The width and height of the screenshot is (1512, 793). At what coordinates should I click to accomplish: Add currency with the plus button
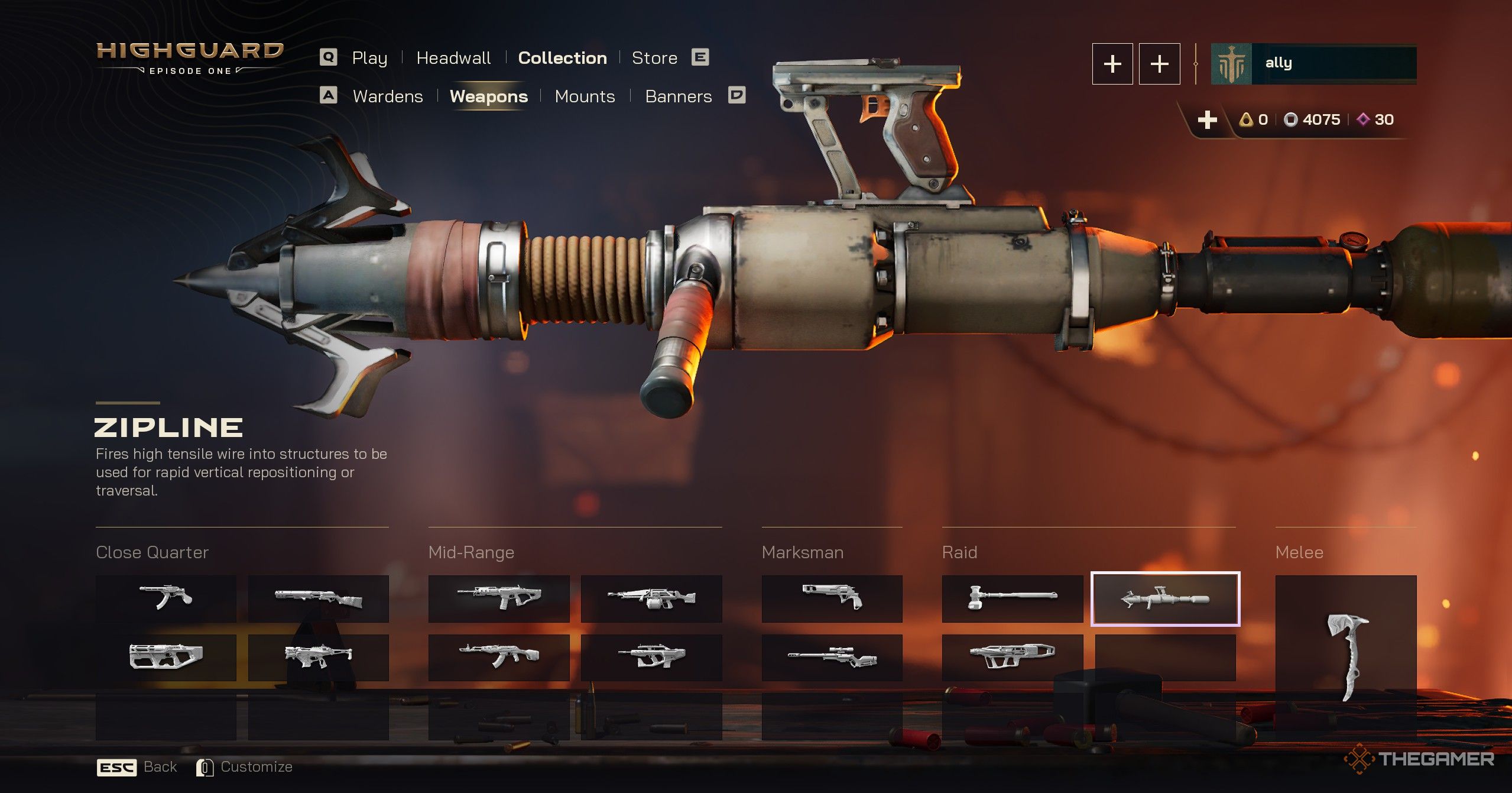(1207, 120)
